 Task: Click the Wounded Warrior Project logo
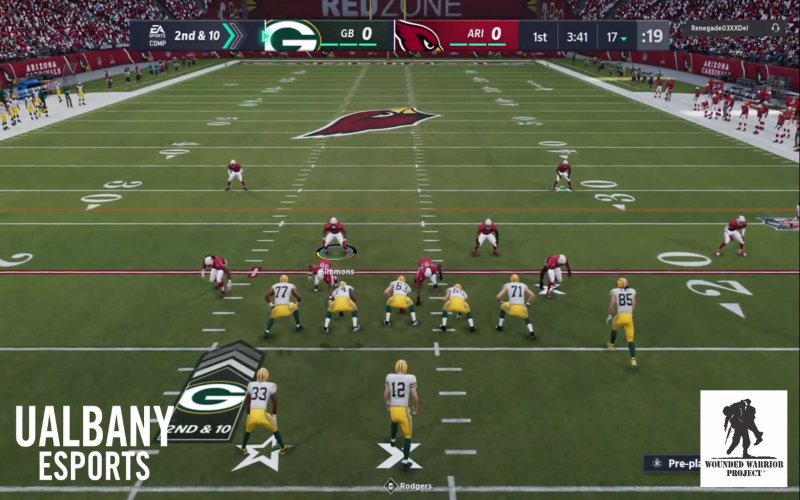[x=742, y=438]
